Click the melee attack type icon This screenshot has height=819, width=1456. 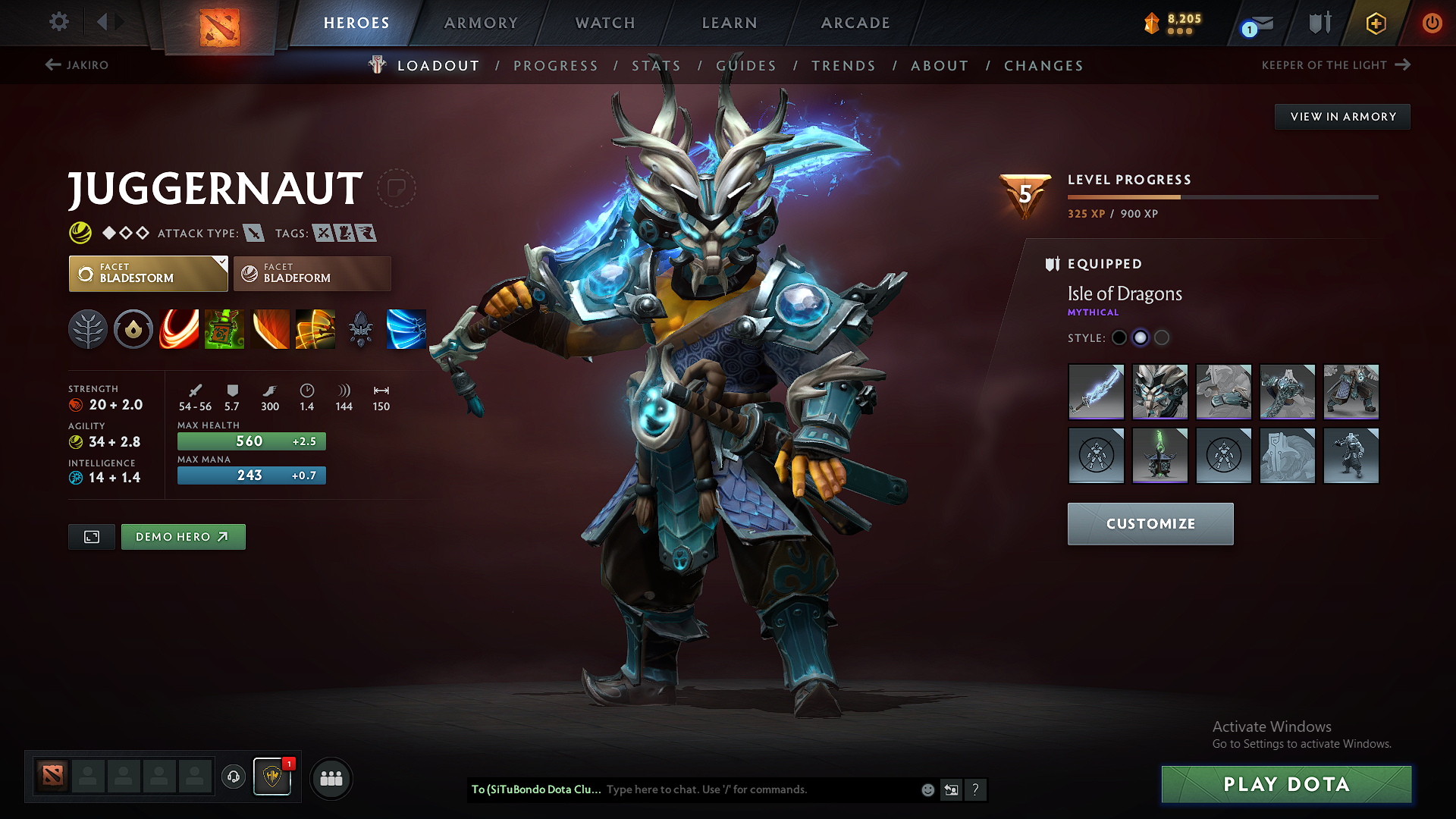point(255,233)
